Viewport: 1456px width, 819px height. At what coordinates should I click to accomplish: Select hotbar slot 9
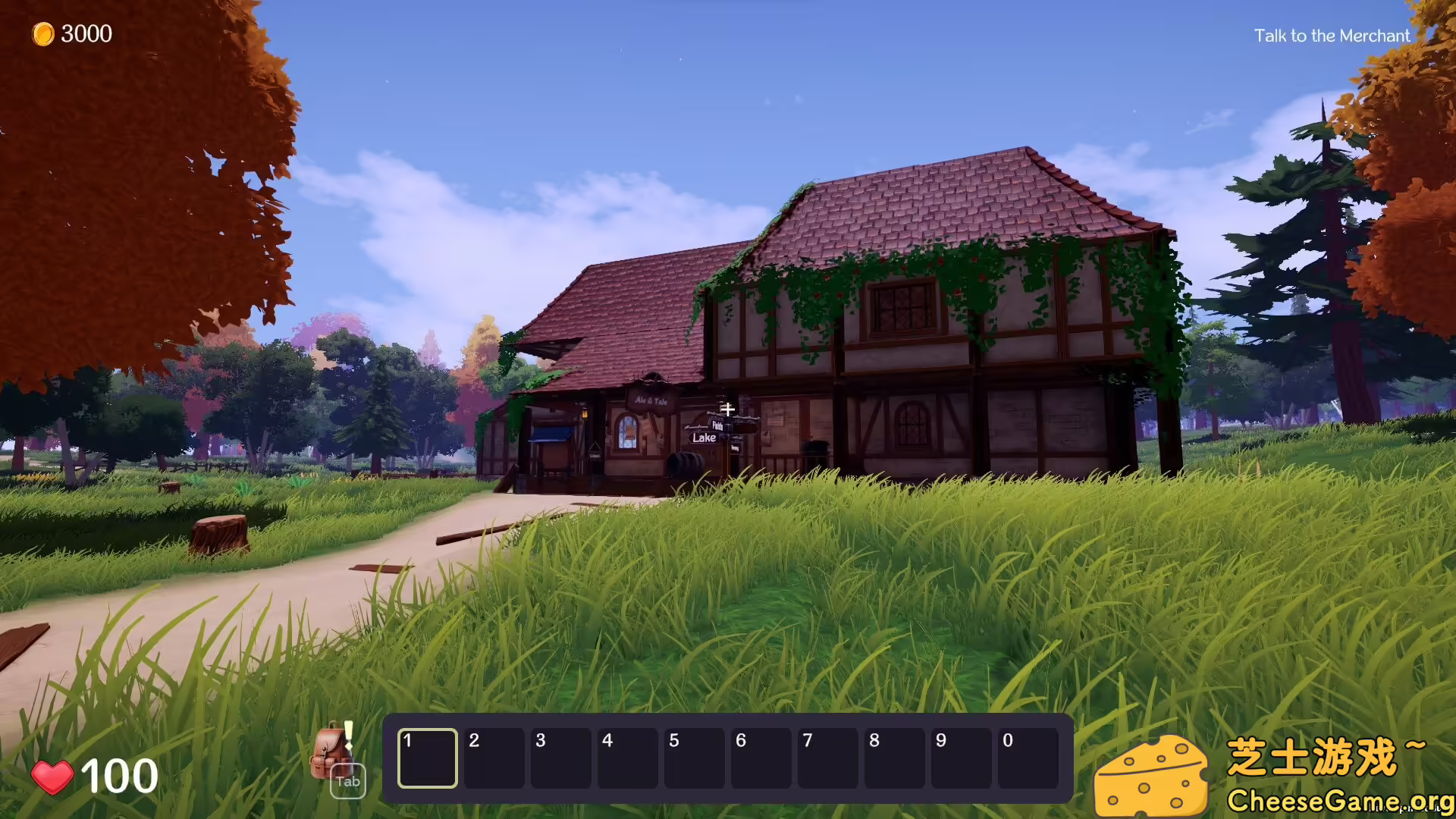pyautogui.click(x=961, y=758)
